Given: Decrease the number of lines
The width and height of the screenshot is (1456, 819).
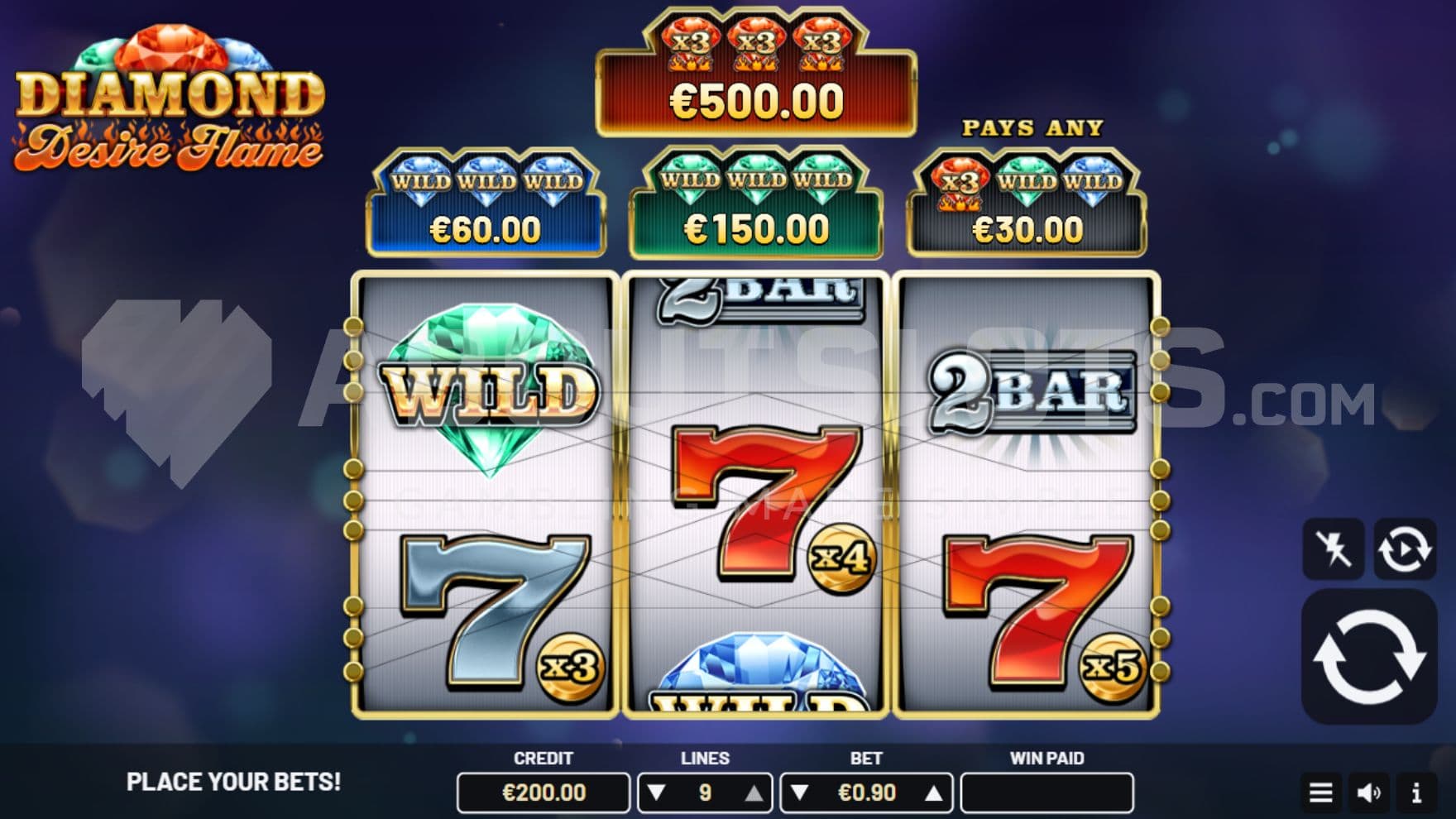Looking at the screenshot, I should 657,793.
